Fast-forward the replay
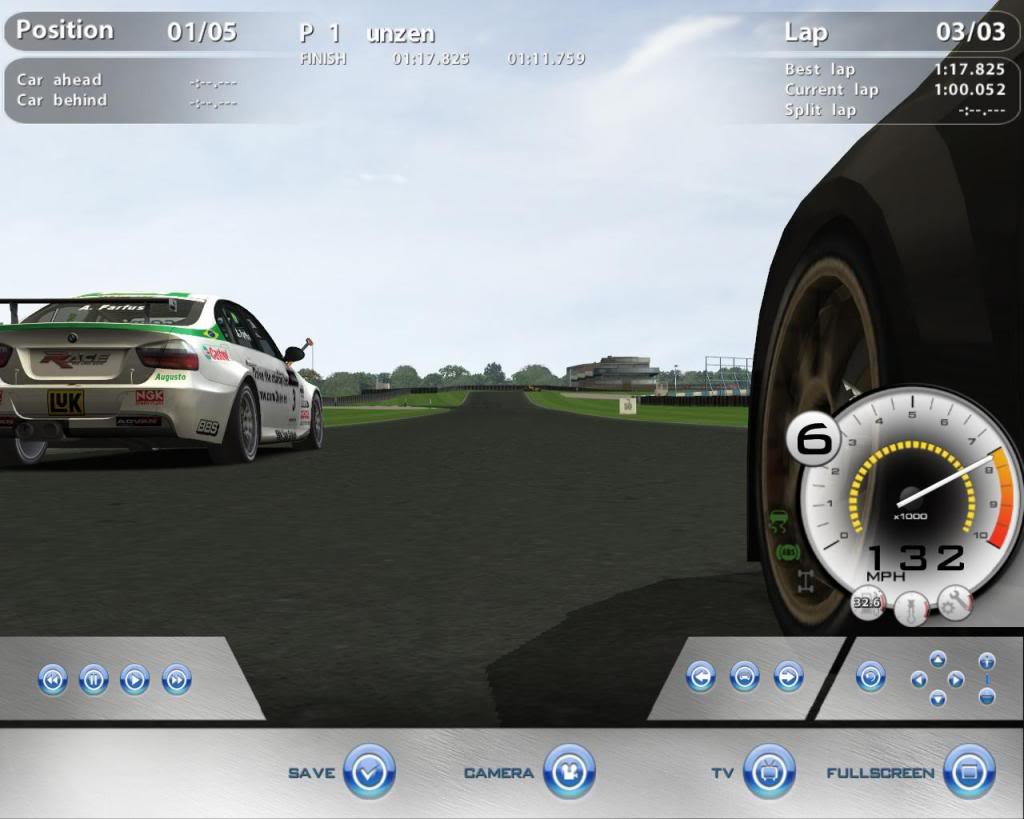The height and width of the screenshot is (819, 1024). 176,680
